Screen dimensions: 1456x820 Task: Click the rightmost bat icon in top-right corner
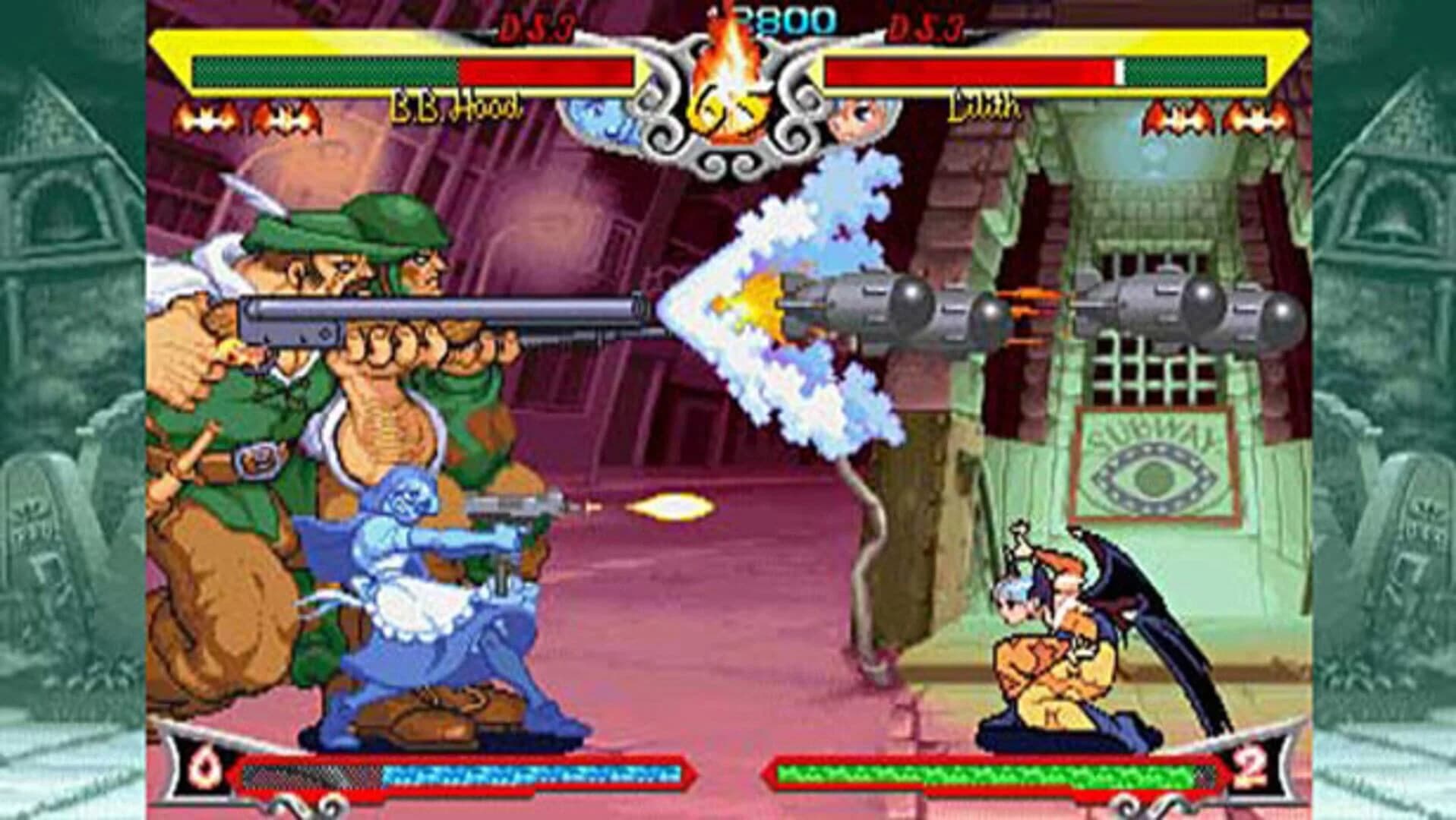(x=1257, y=115)
